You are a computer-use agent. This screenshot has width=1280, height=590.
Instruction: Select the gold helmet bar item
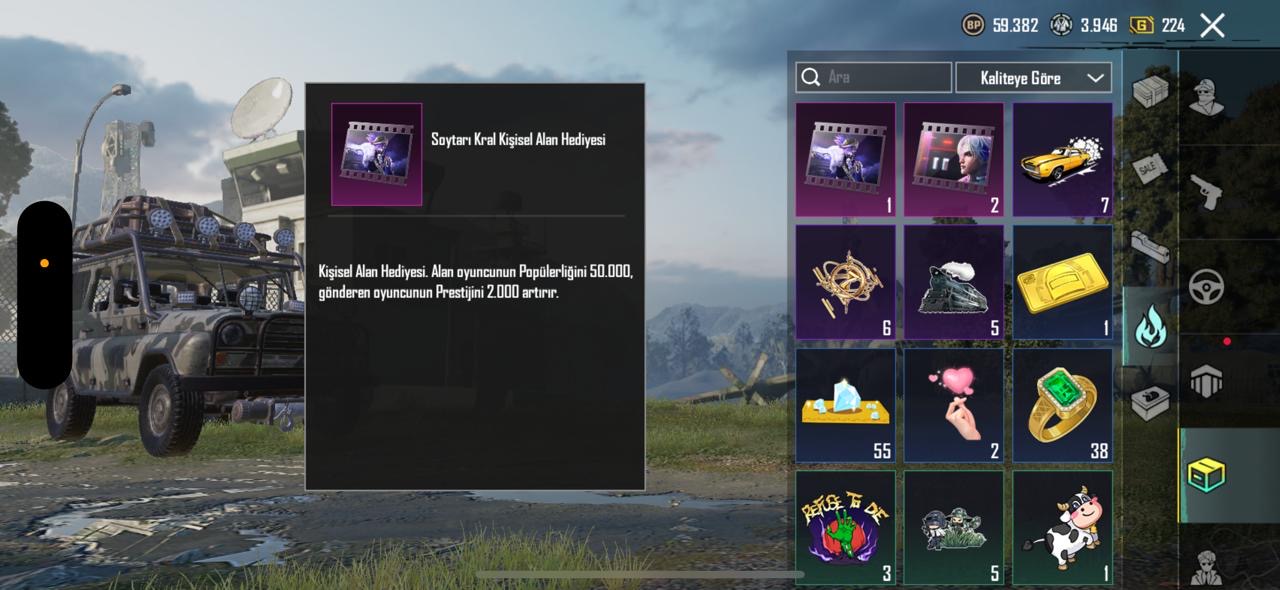1062,282
